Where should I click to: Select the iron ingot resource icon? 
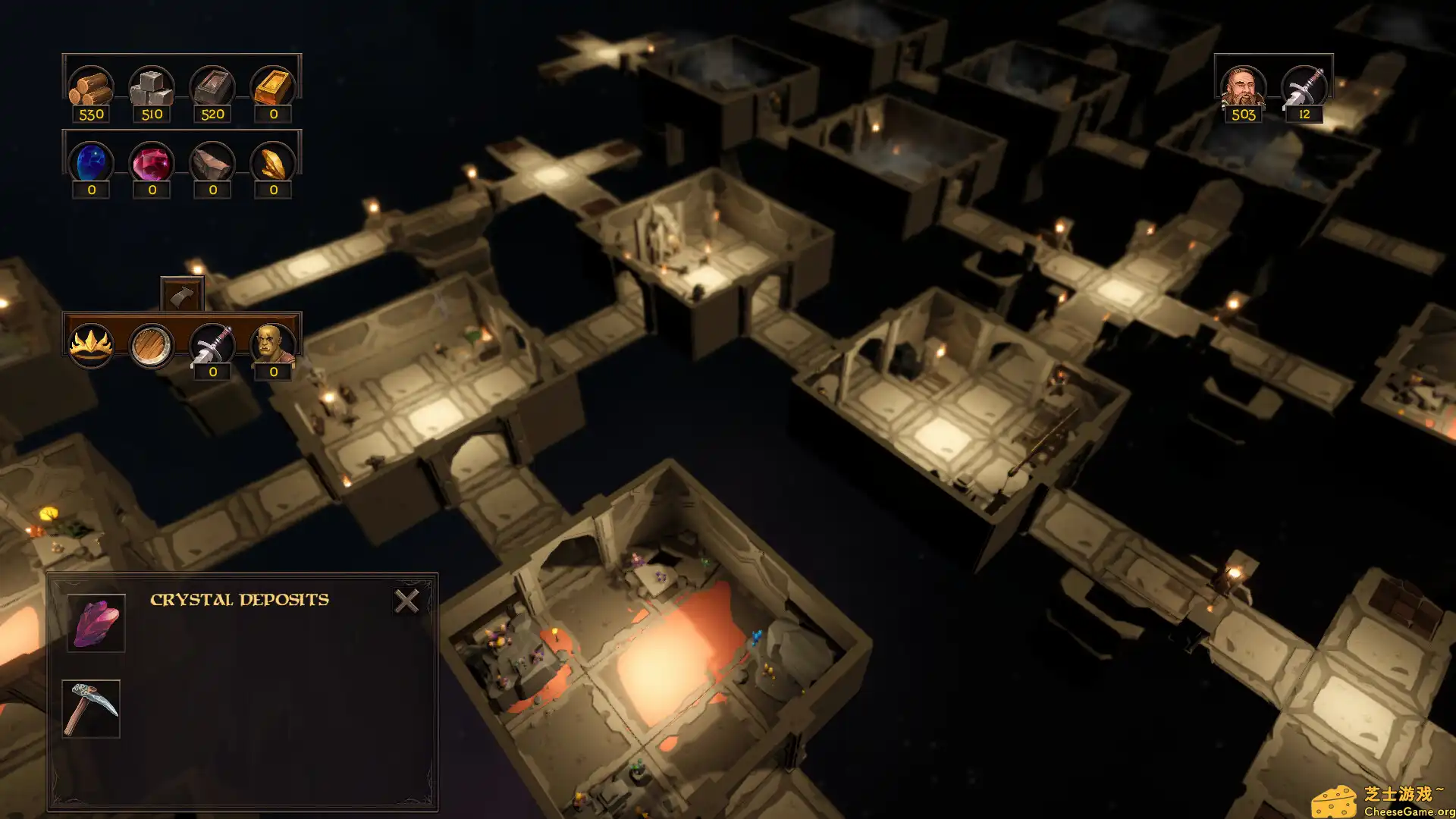coord(213,85)
